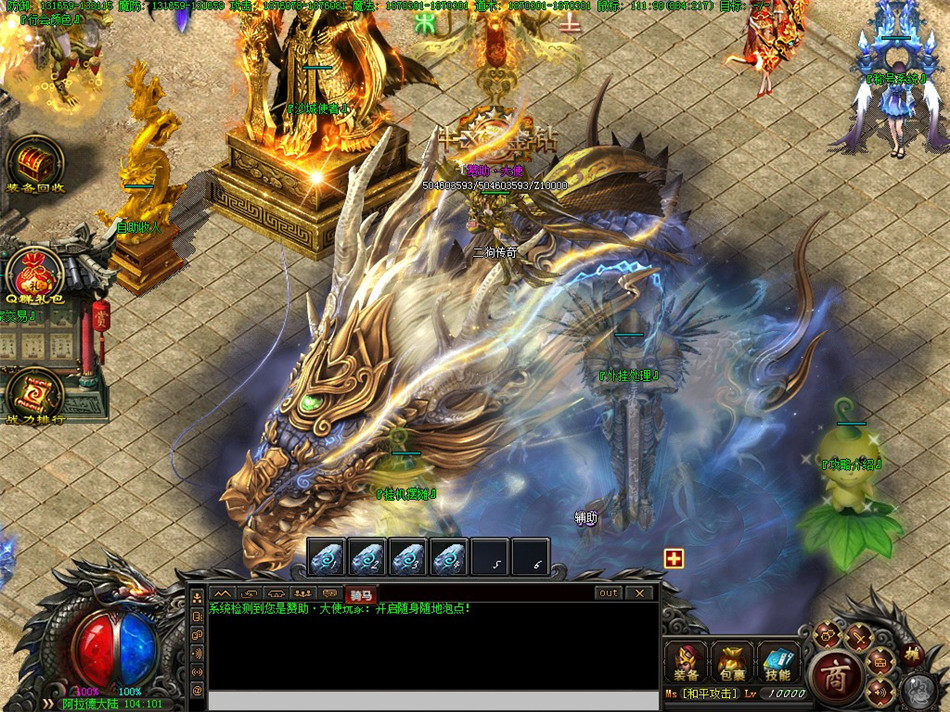Close the chat panel with the X
Screen dimensions: 950x712
[x=639, y=593]
